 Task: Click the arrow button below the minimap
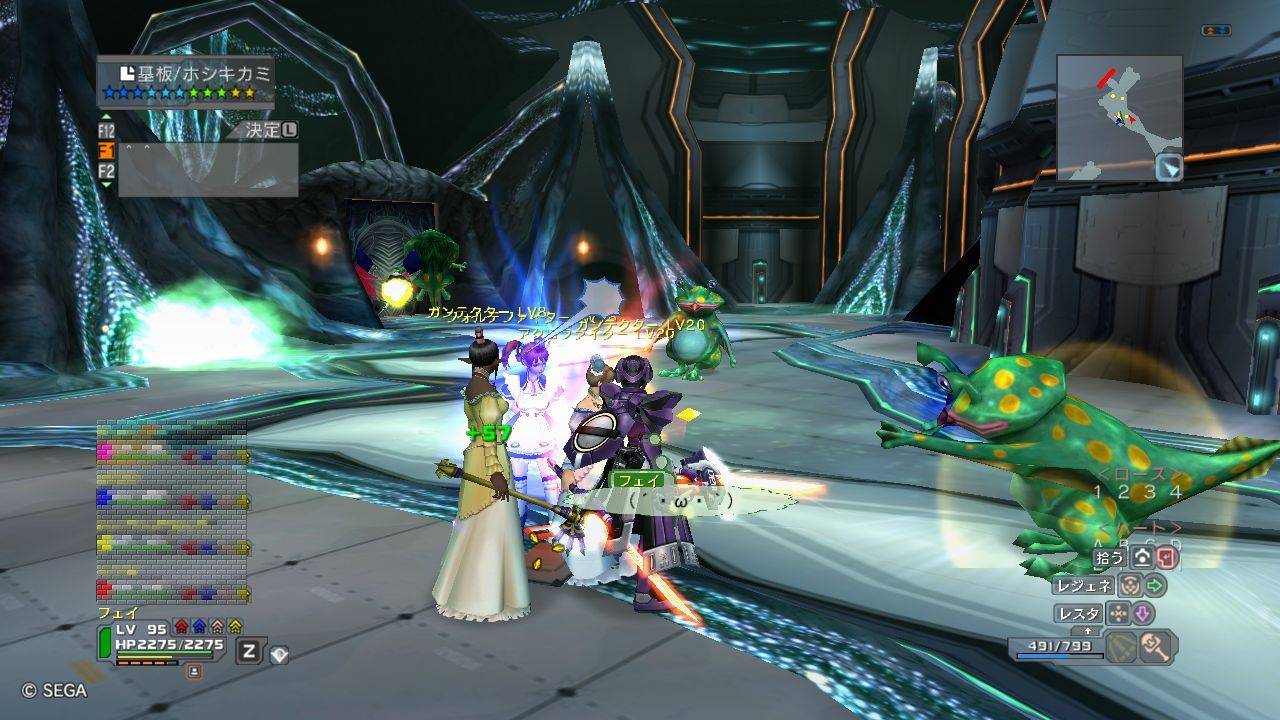[1168, 168]
